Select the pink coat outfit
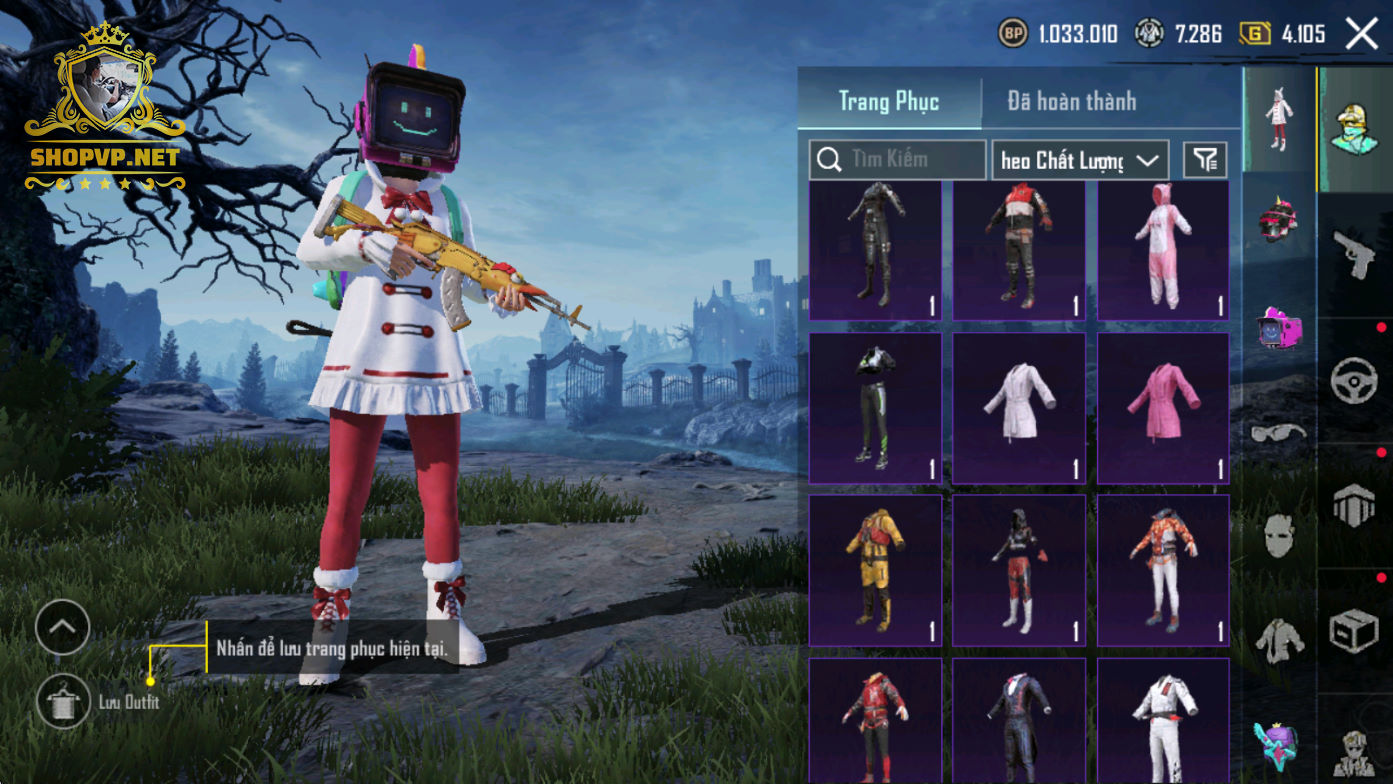Viewport: 1393px width, 784px height. (1163, 408)
